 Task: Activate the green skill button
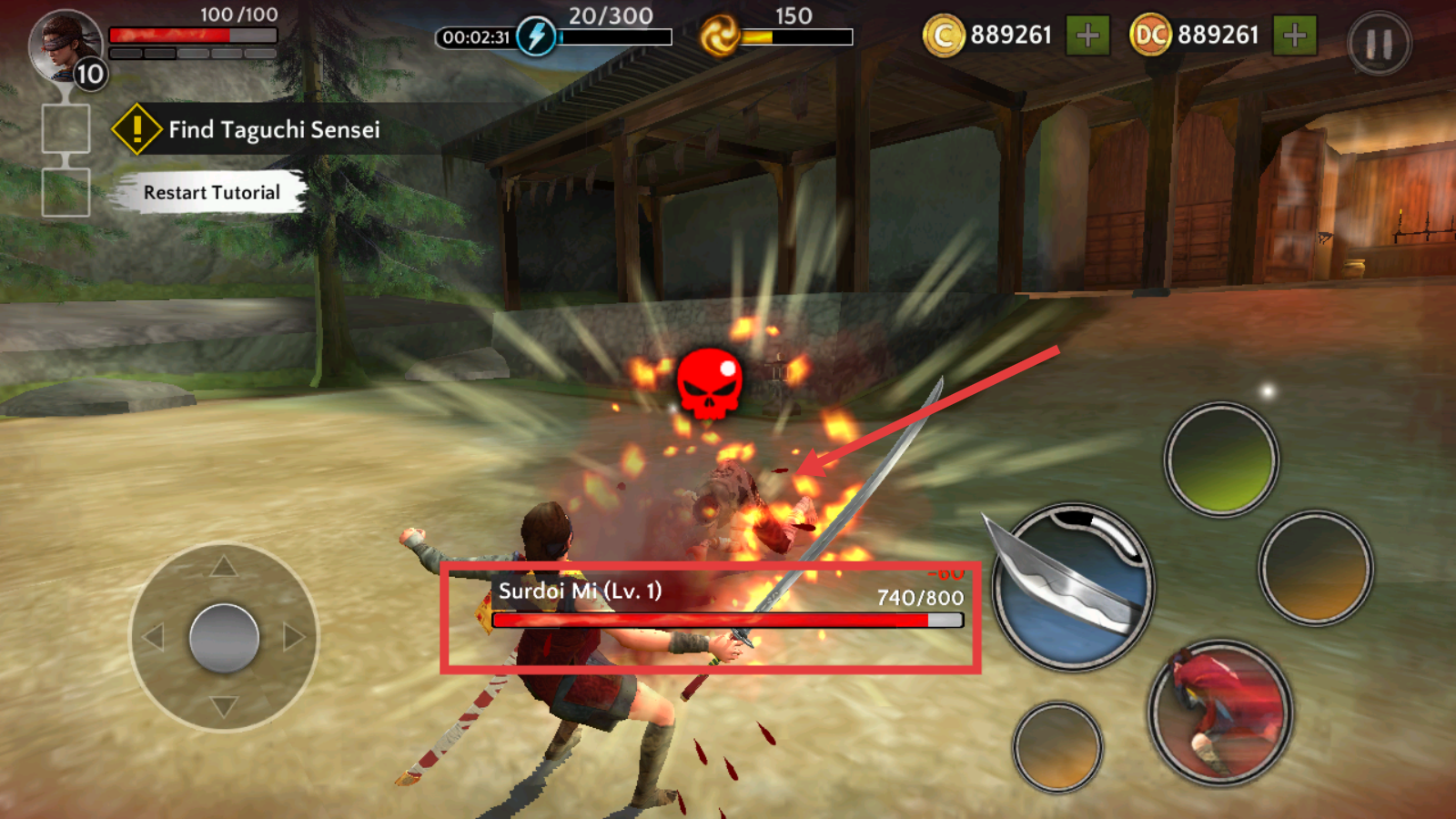click(x=1221, y=460)
